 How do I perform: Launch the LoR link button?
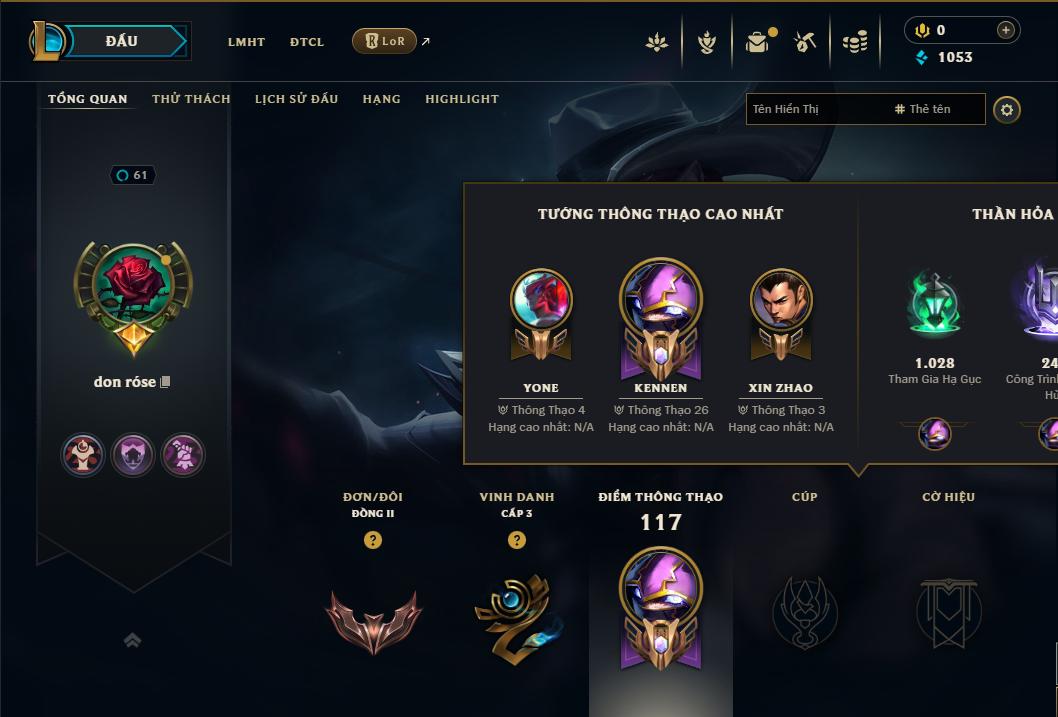point(385,41)
